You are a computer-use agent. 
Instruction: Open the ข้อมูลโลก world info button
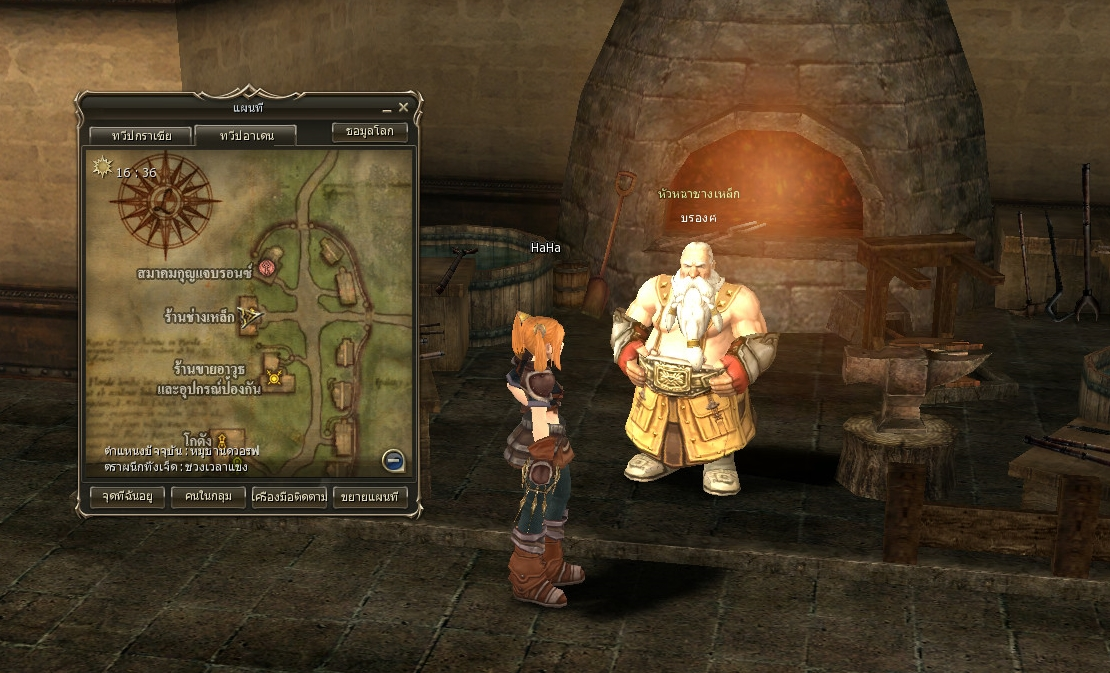369,131
